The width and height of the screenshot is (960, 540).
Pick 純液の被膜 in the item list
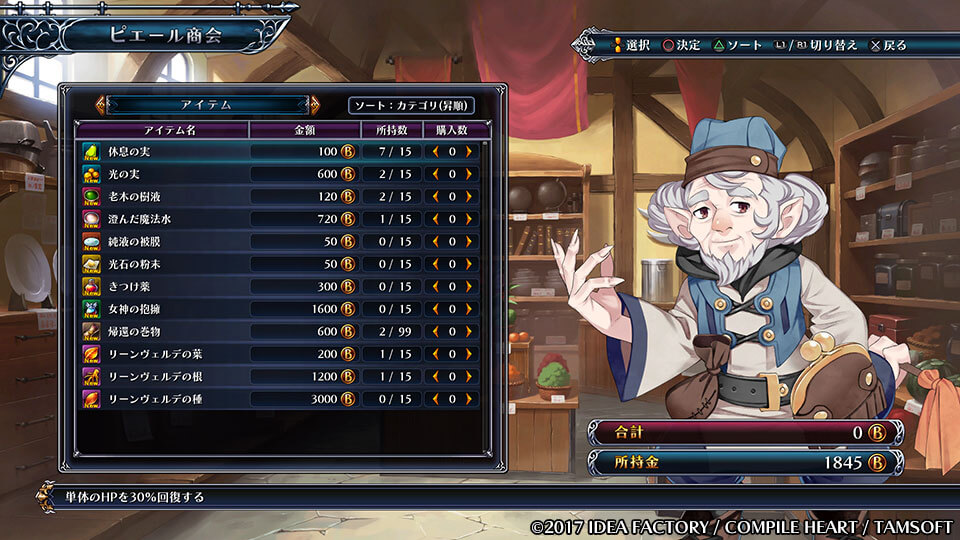(160, 241)
